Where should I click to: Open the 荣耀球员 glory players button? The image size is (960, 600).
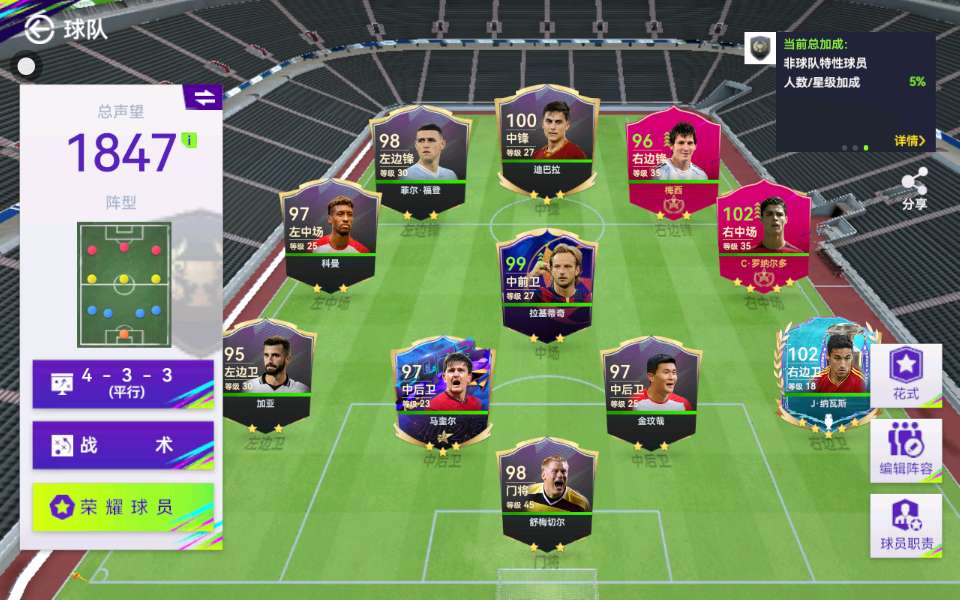pyautogui.click(x=123, y=507)
